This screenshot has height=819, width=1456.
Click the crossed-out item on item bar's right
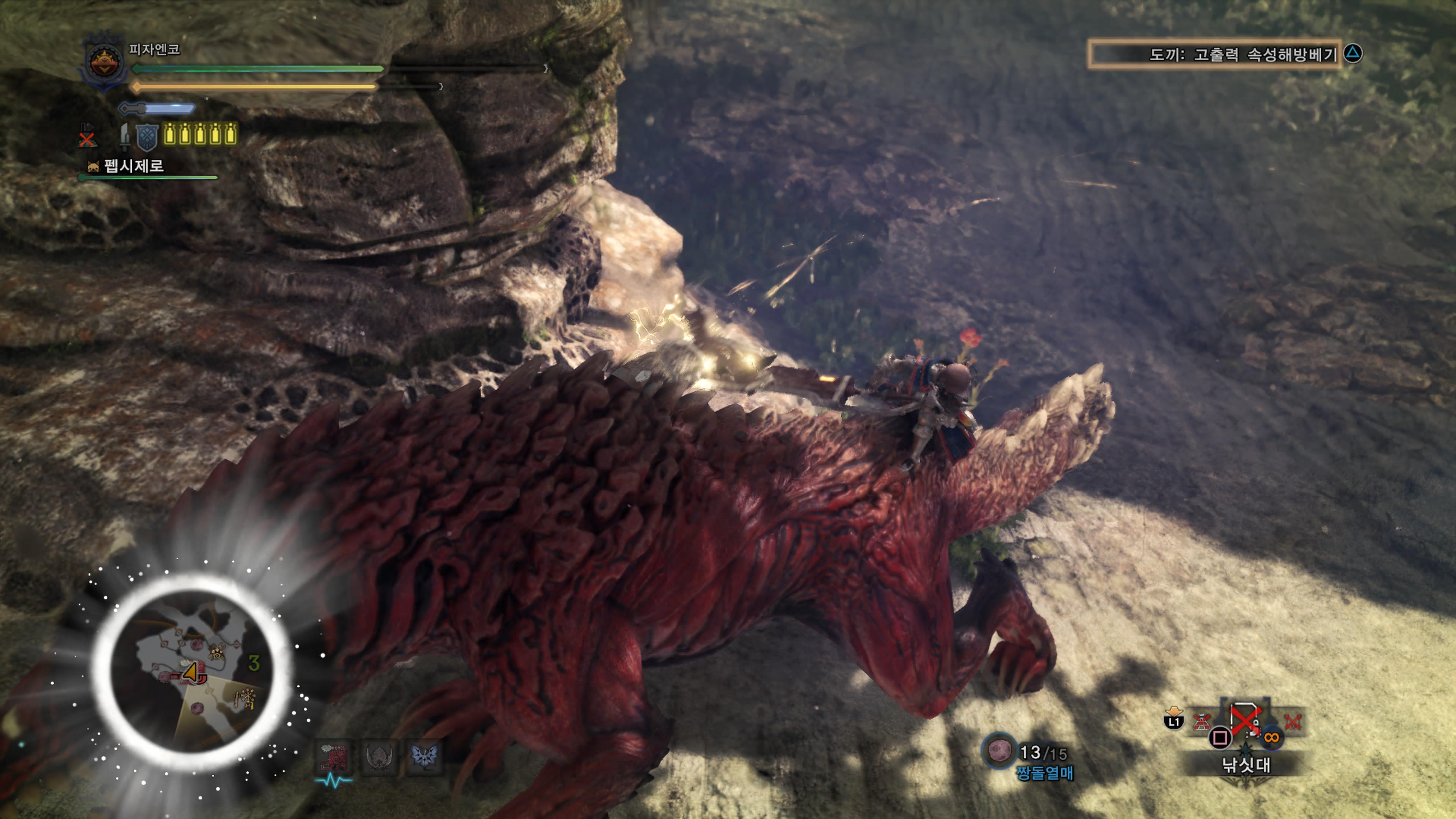1292,722
